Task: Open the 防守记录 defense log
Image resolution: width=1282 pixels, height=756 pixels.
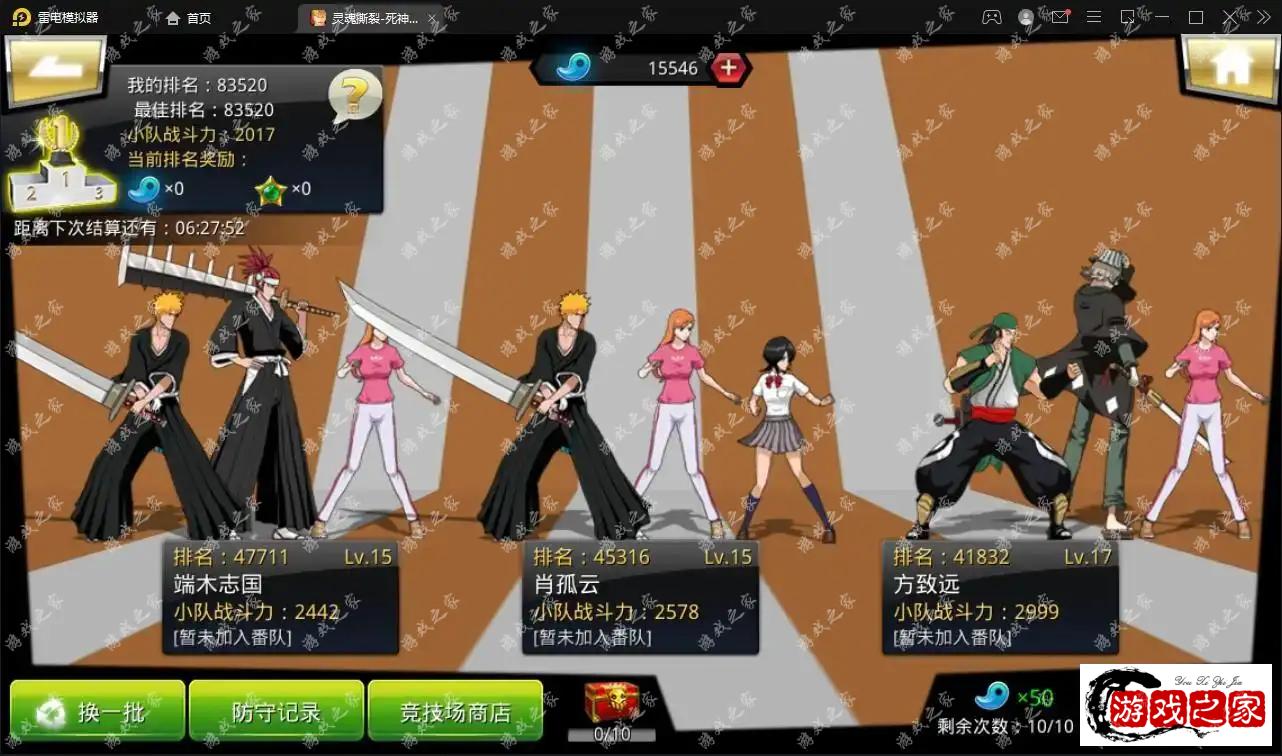Action: 276,711
